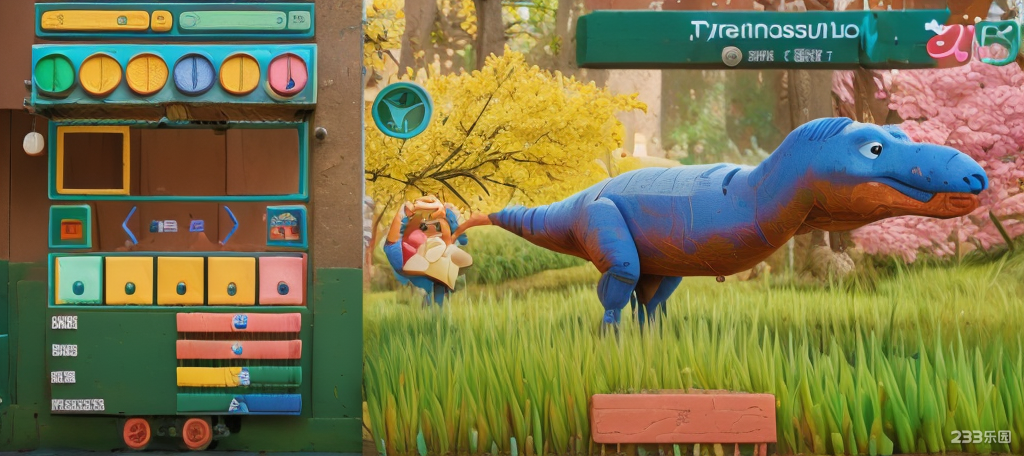Click the left arrow selector
This screenshot has width=1024, height=456.
(x=129, y=225)
